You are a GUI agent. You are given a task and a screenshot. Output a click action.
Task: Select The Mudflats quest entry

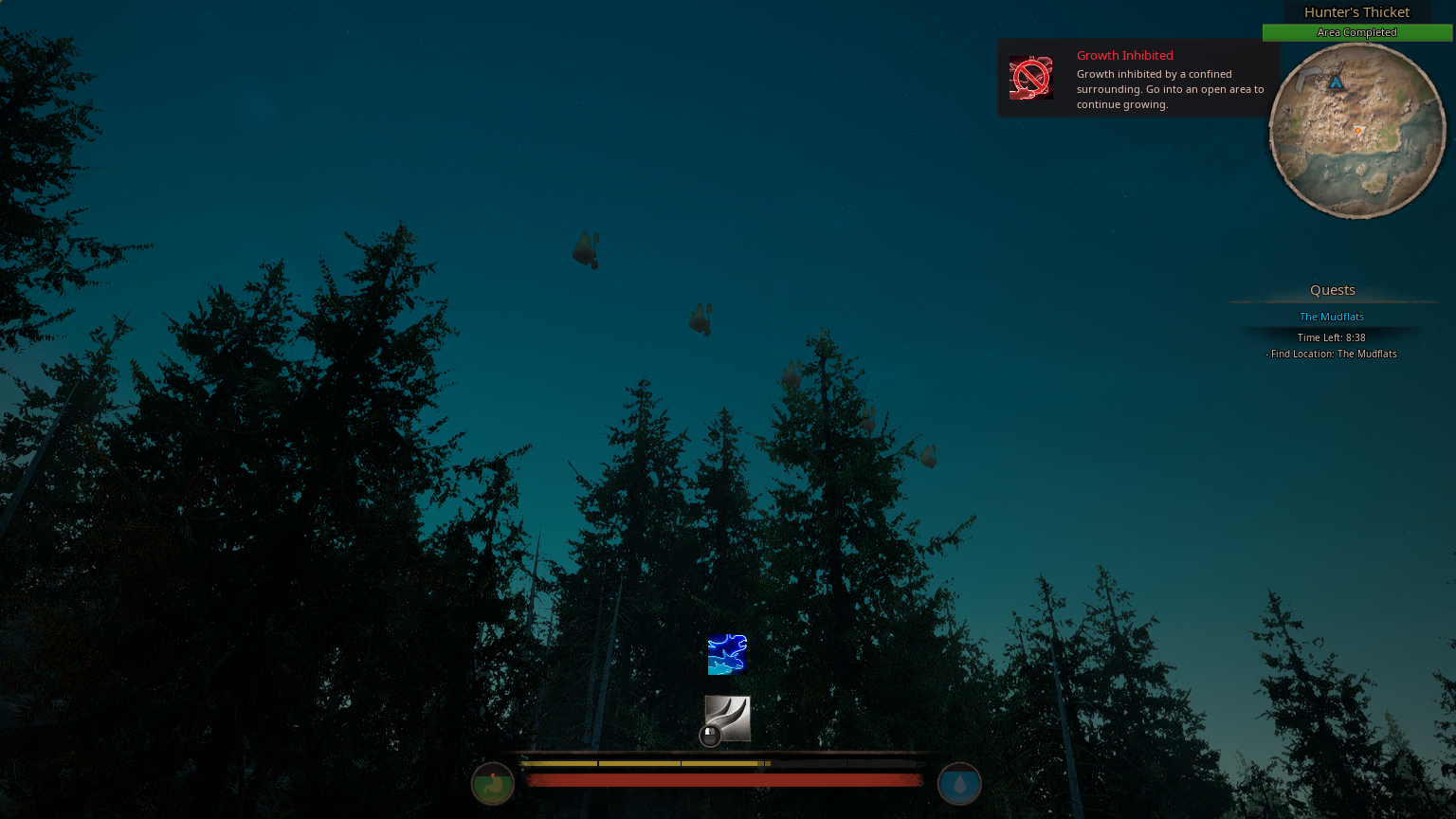click(1331, 316)
